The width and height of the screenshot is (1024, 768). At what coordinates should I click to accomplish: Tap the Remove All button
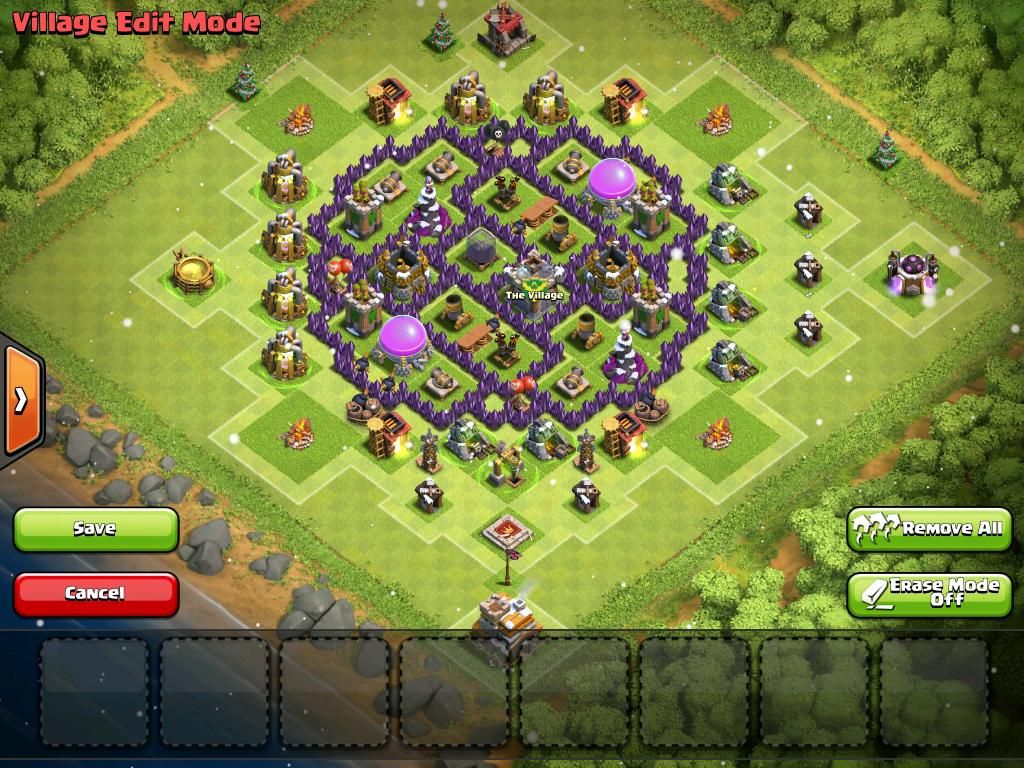click(929, 528)
